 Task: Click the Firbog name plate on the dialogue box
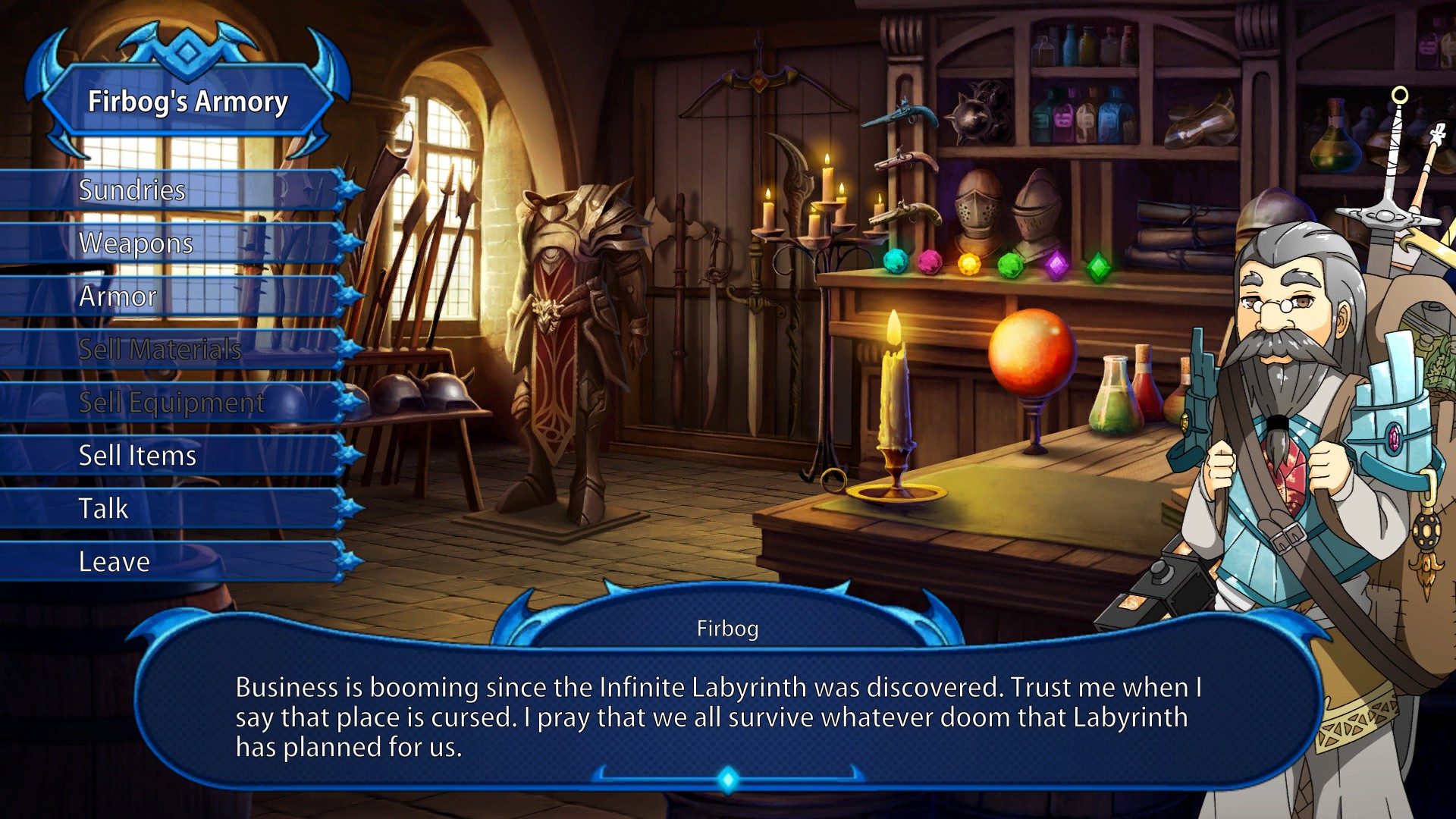pyautogui.click(x=729, y=628)
